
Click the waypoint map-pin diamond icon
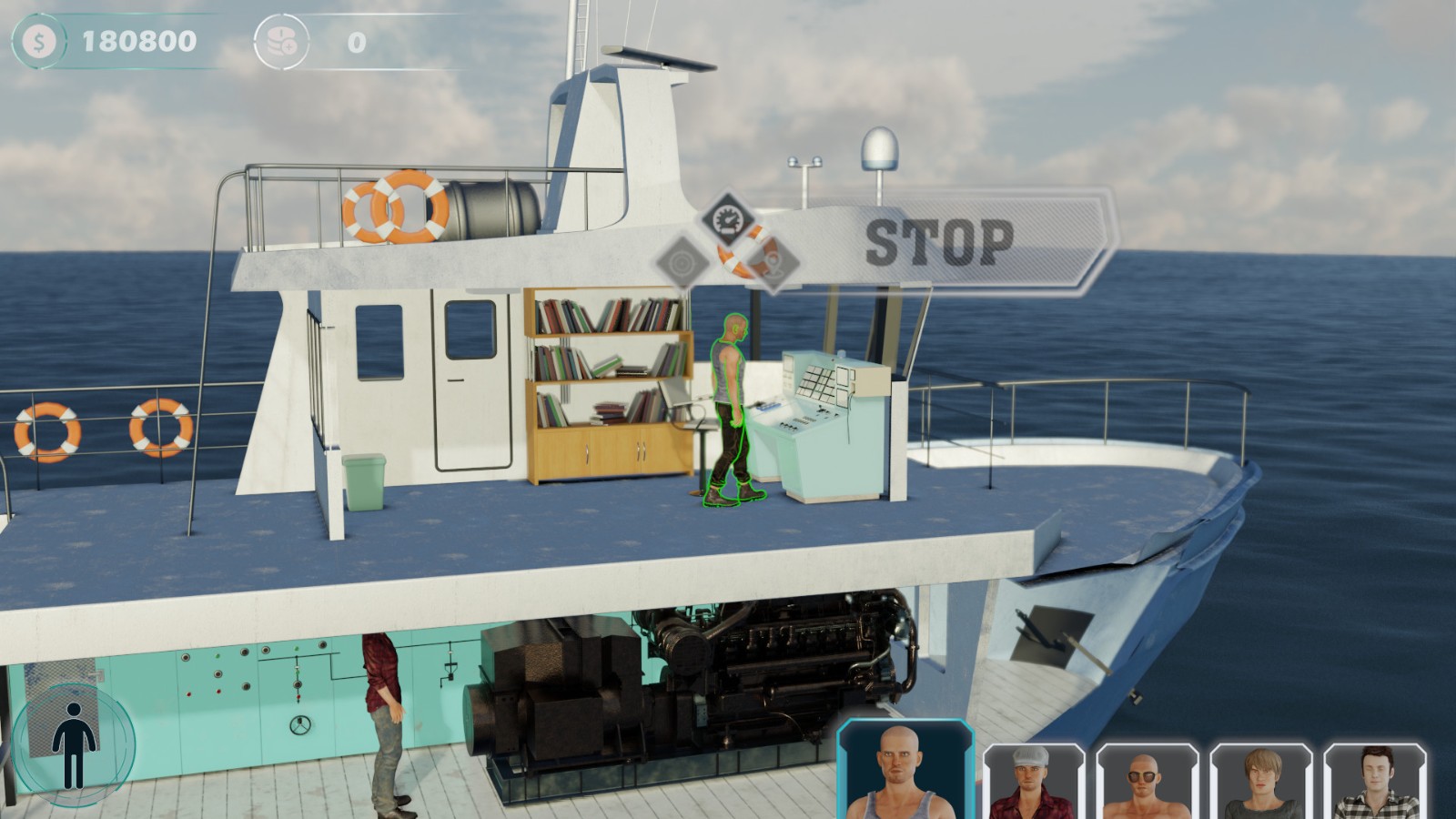773,264
